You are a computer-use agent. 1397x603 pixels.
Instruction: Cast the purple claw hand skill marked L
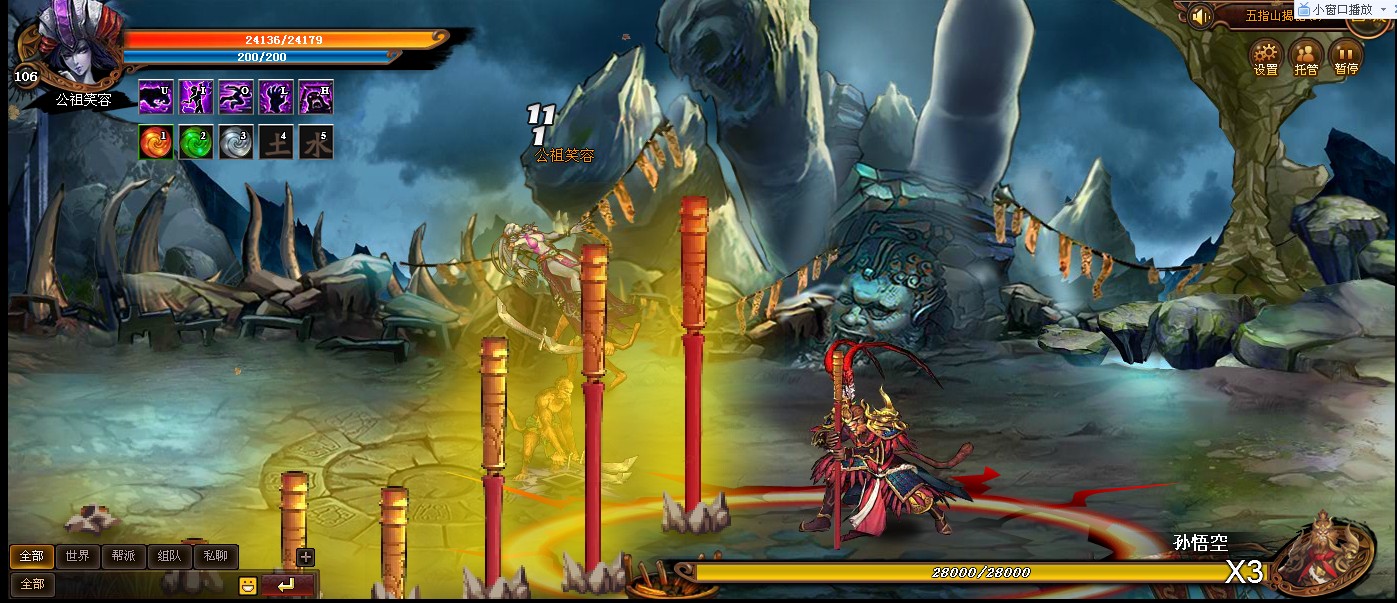[276, 97]
